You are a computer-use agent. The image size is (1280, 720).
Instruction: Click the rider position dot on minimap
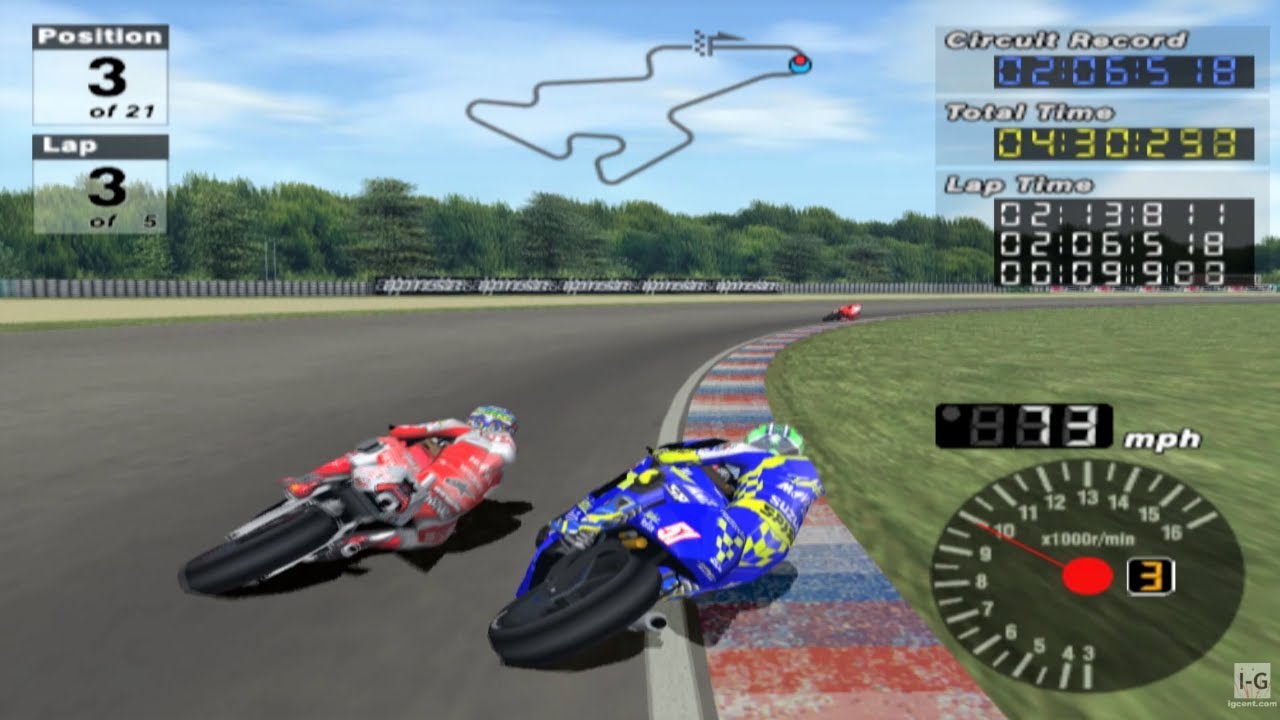(x=800, y=62)
